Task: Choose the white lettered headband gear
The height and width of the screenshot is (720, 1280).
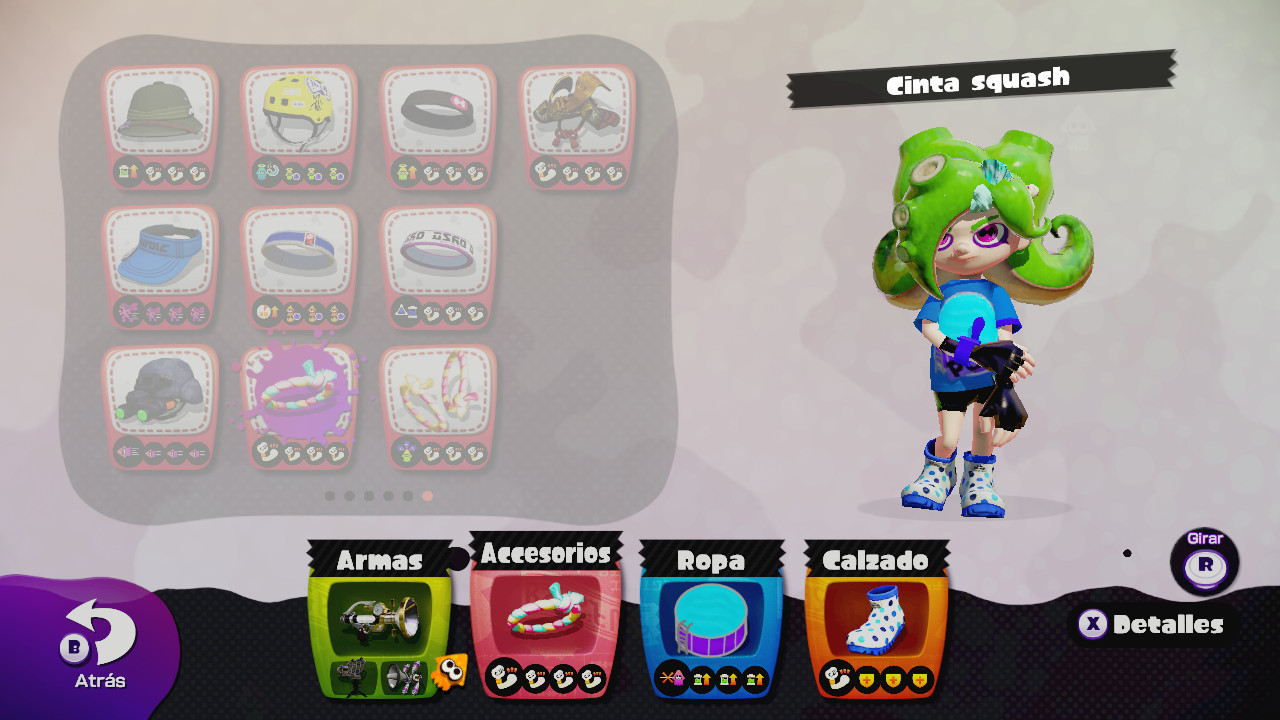Action: coord(438,254)
